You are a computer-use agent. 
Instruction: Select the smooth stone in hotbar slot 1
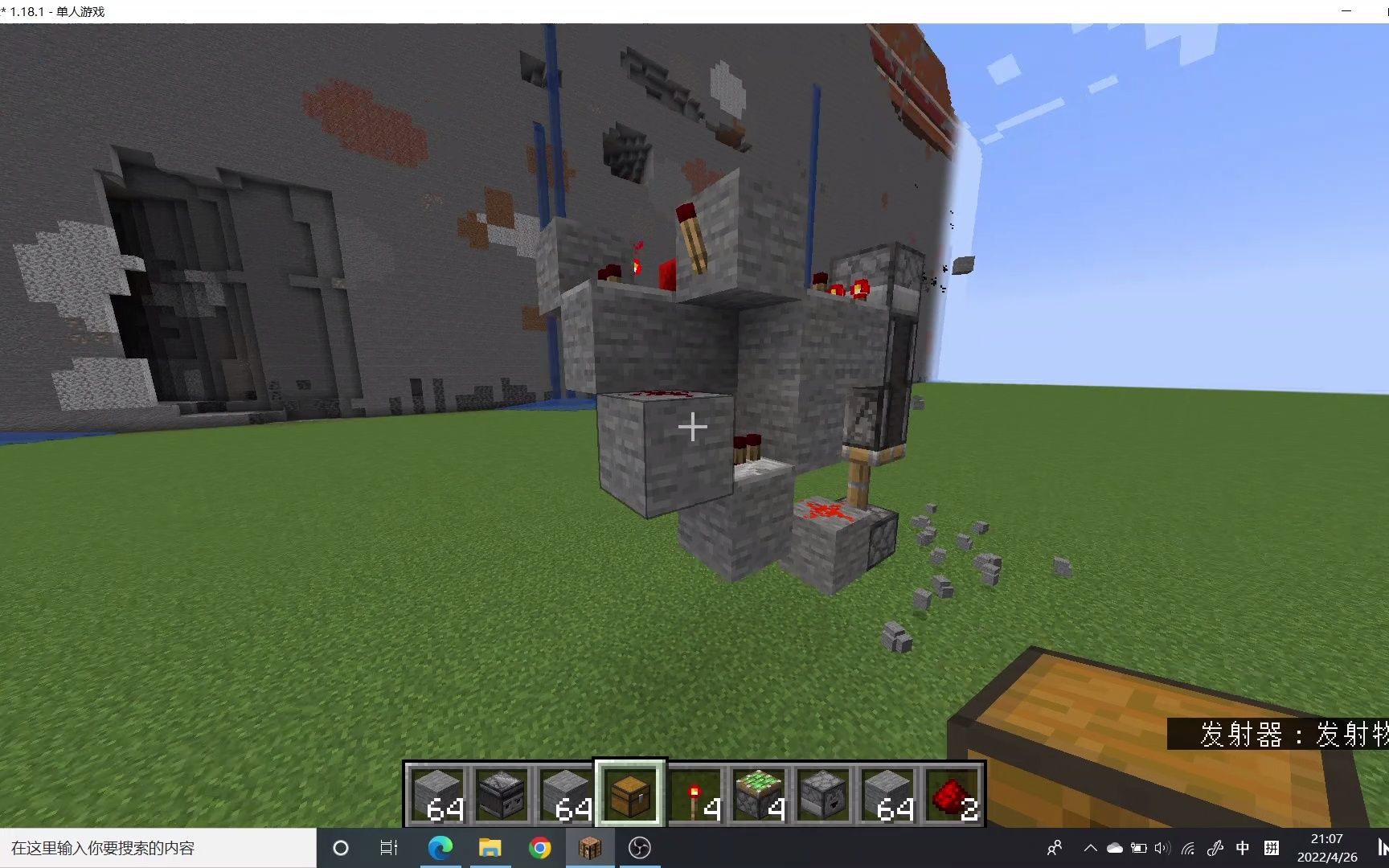click(436, 796)
